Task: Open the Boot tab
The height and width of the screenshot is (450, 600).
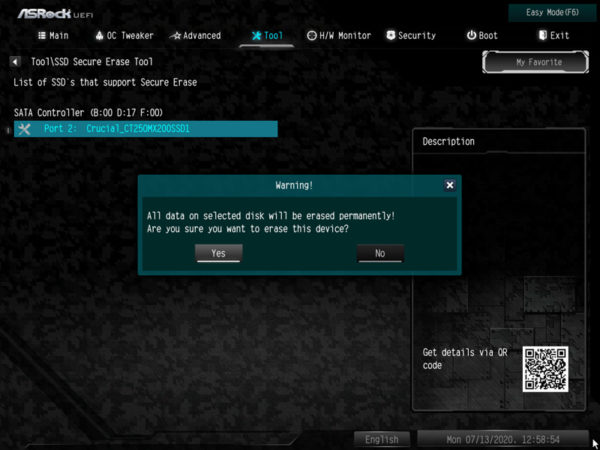Action: 482,35
